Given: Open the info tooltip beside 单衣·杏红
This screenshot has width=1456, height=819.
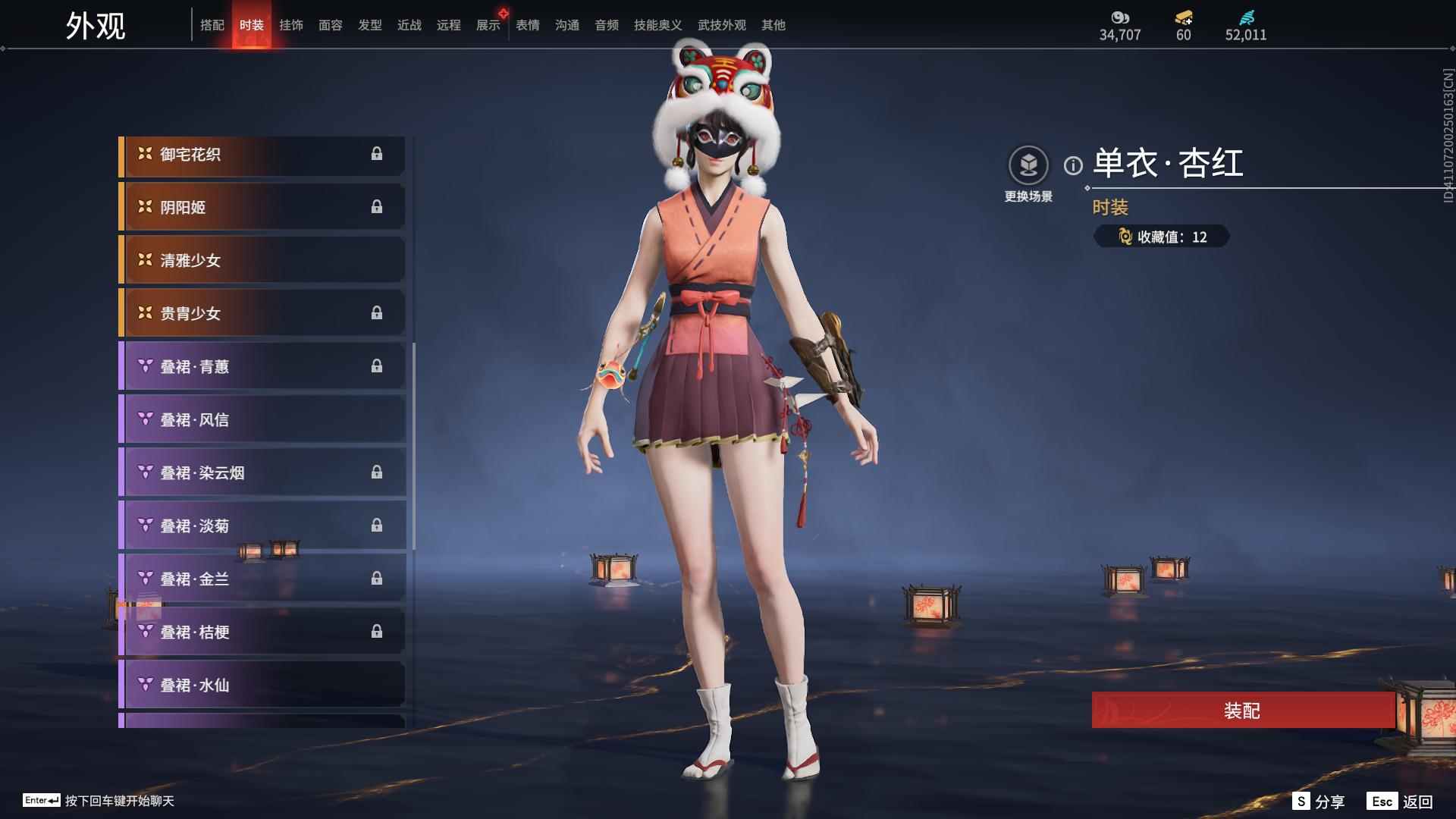Looking at the screenshot, I should click(1072, 162).
